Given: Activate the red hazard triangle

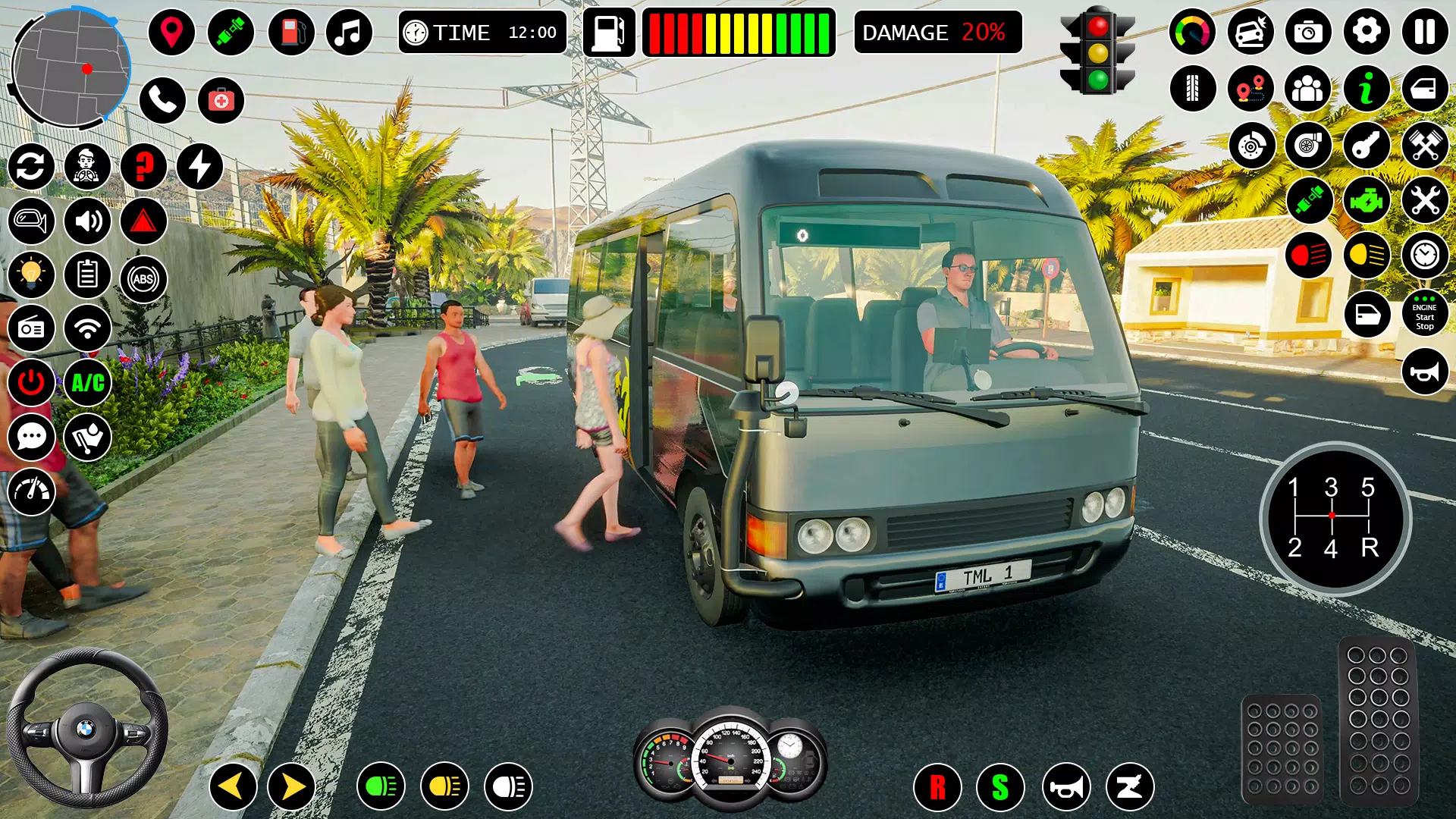Looking at the screenshot, I should (143, 221).
